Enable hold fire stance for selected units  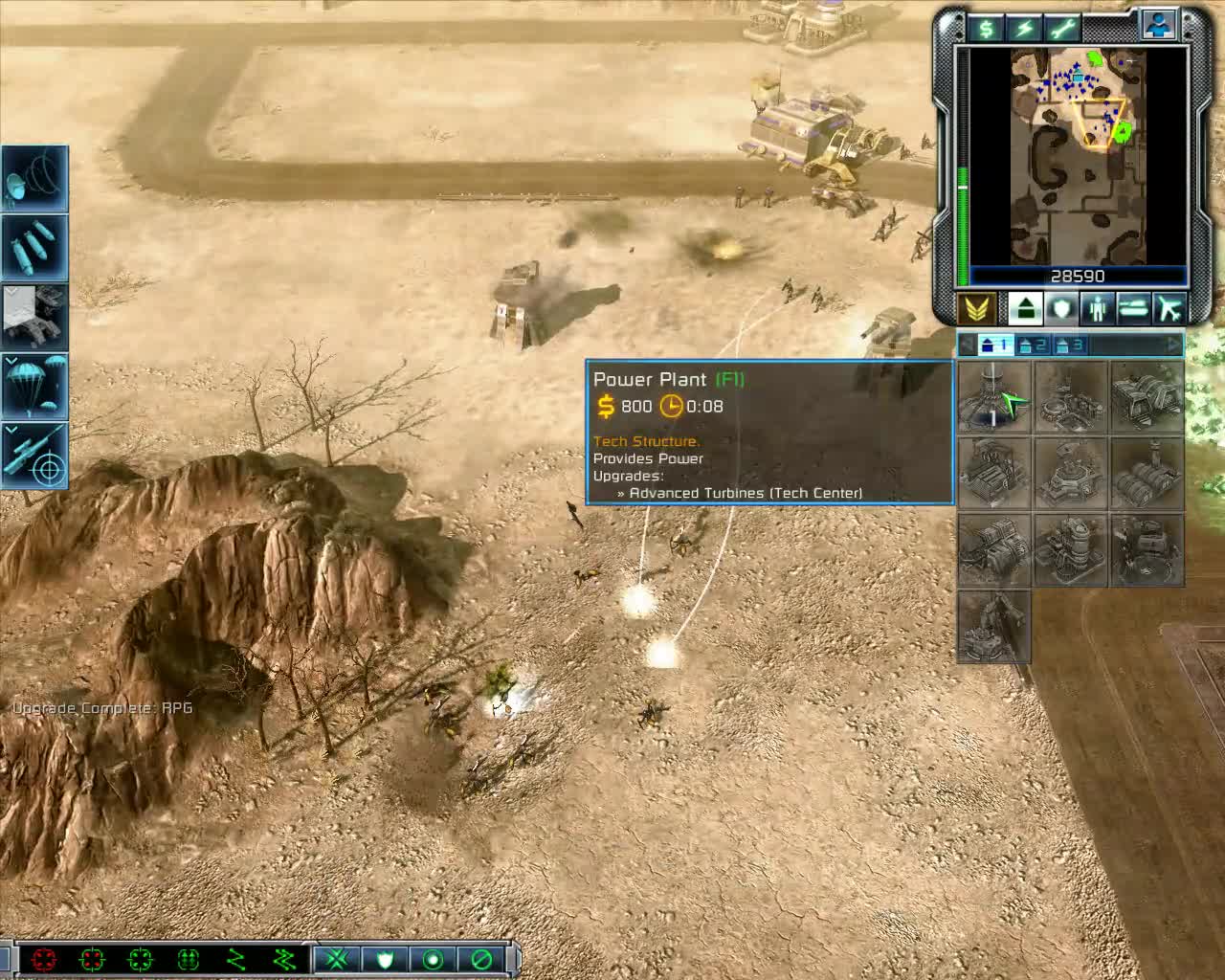481,960
